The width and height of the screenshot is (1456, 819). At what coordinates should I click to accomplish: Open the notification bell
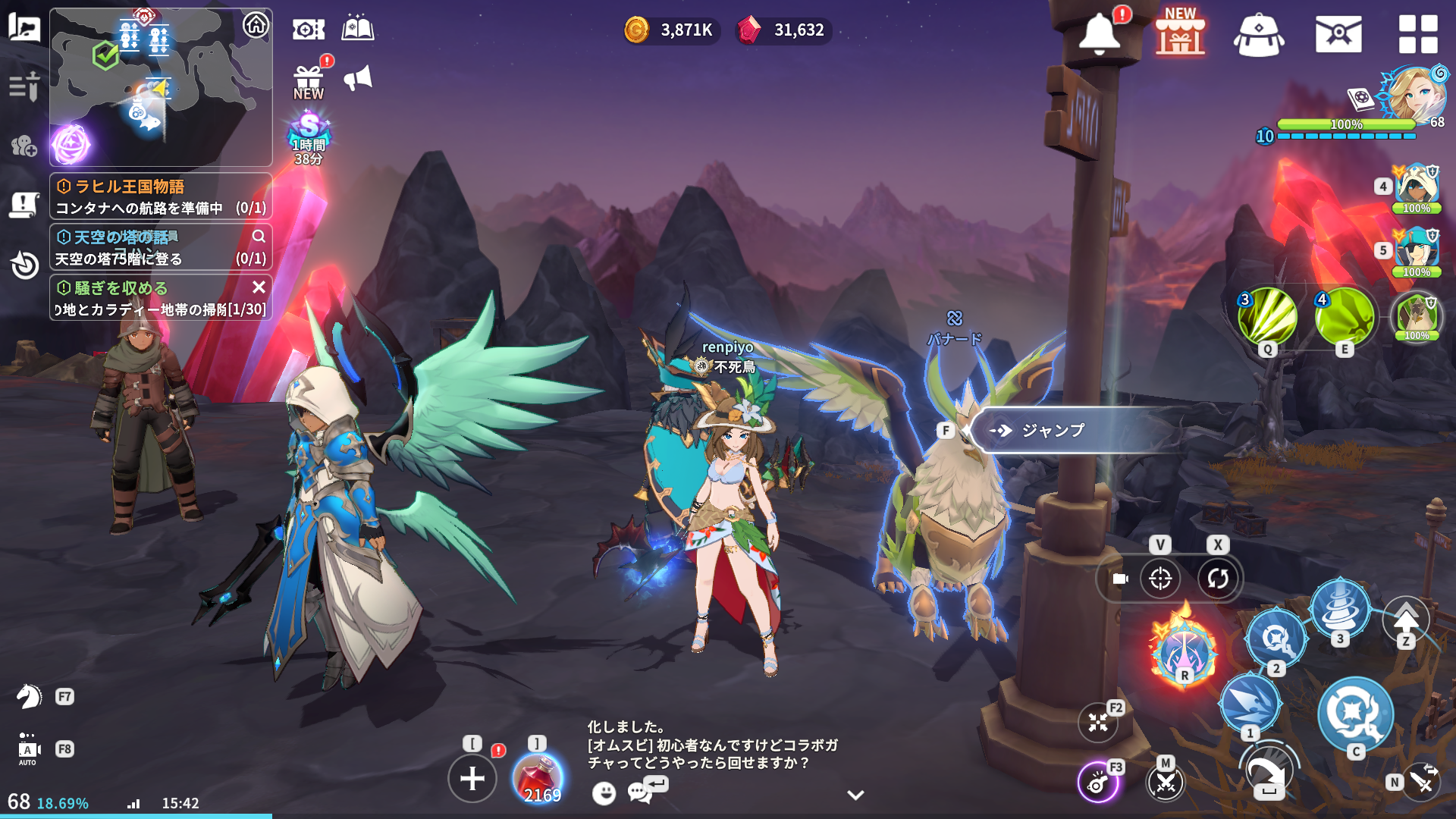(1099, 34)
